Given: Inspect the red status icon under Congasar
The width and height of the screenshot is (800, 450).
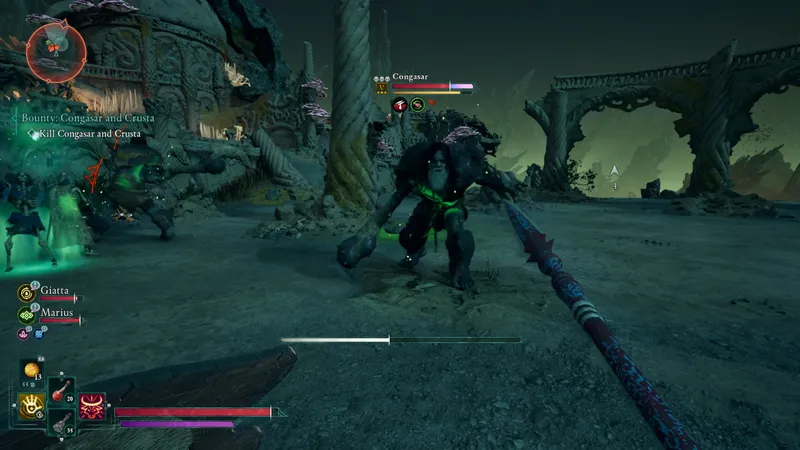Looking at the screenshot, I should click(400, 105).
